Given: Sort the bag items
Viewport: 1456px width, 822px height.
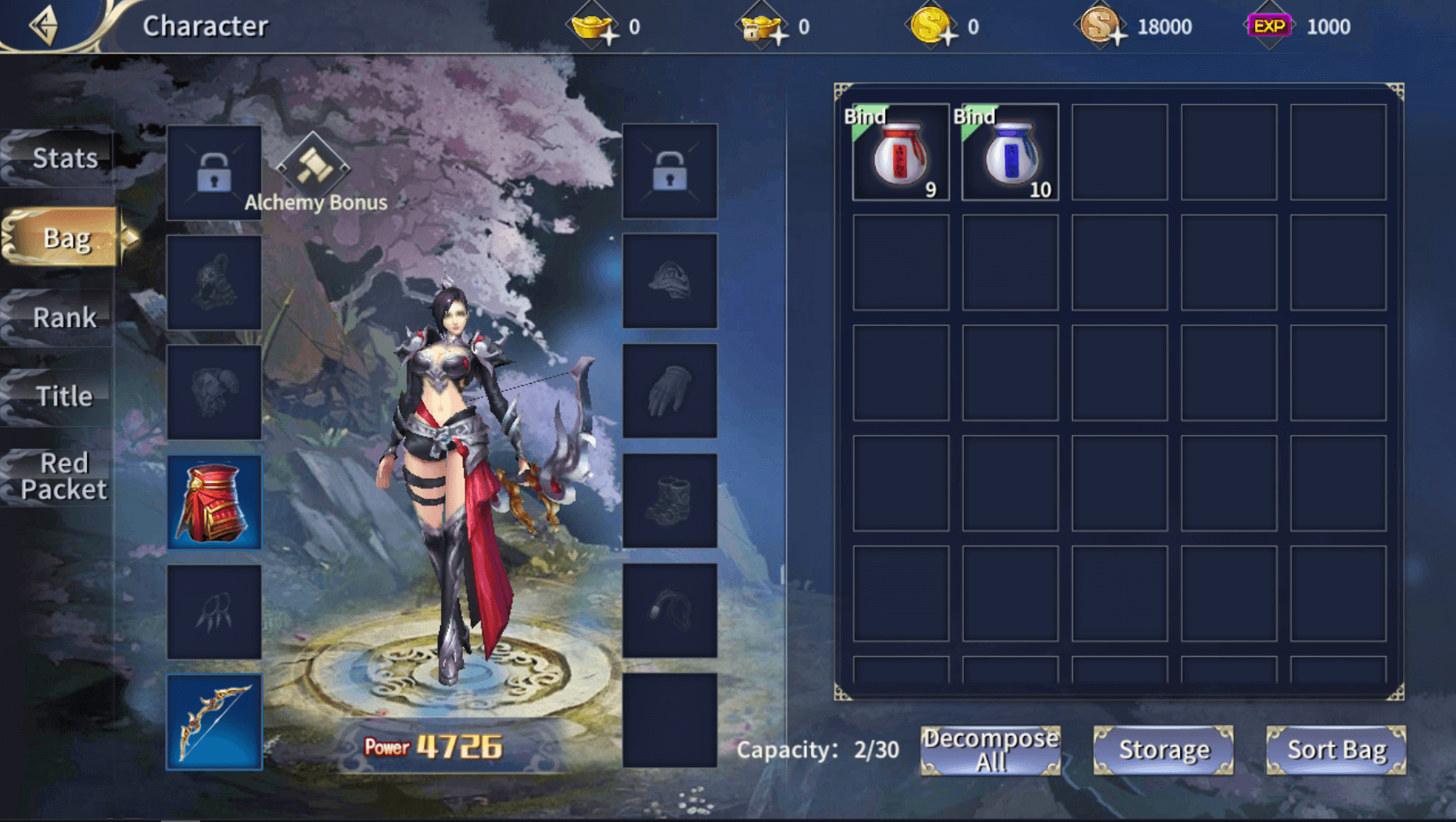Looking at the screenshot, I should click(1336, 750).
